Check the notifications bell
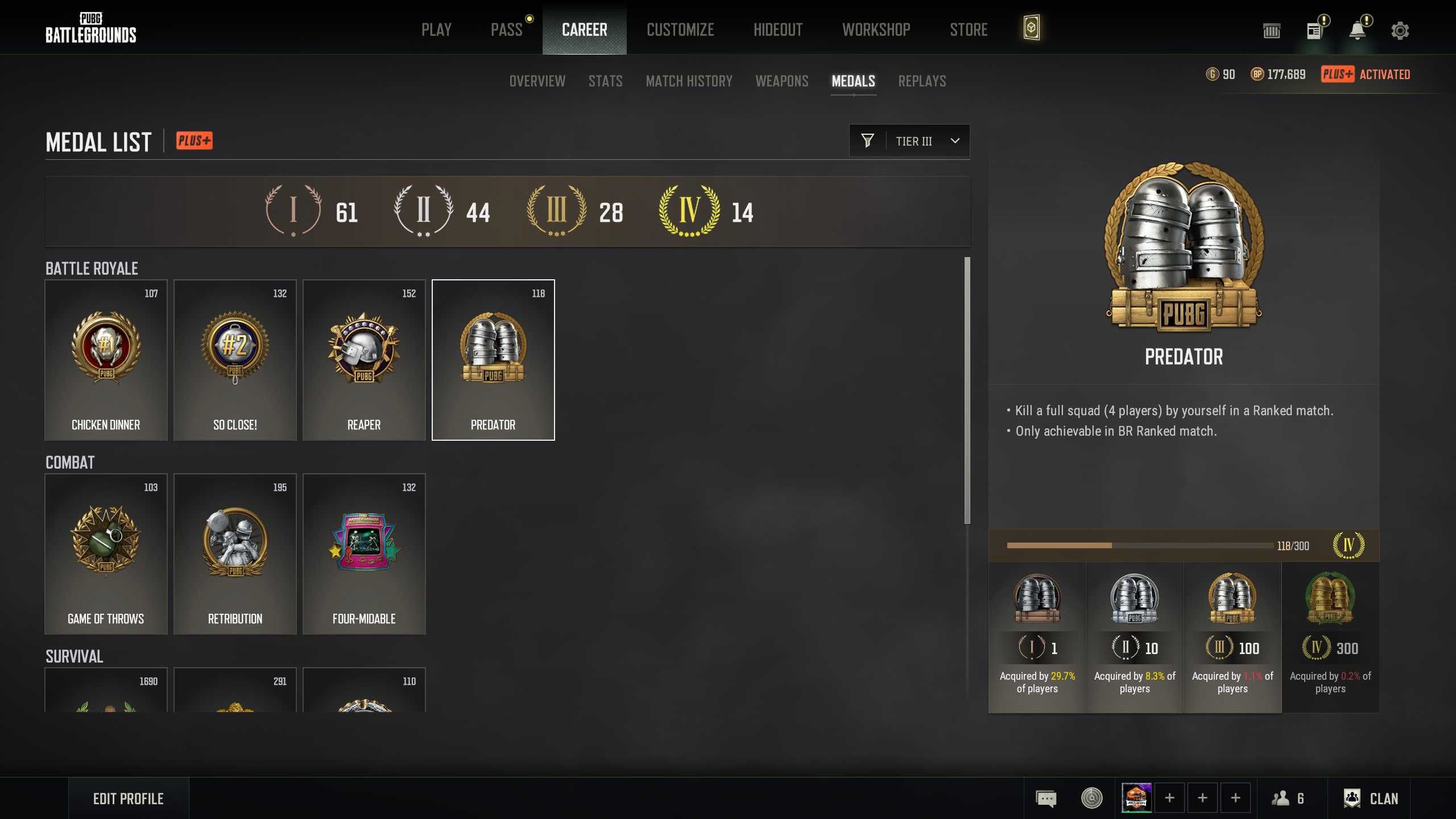Viewport: 1456px width, 819px height. point(1358,31)
